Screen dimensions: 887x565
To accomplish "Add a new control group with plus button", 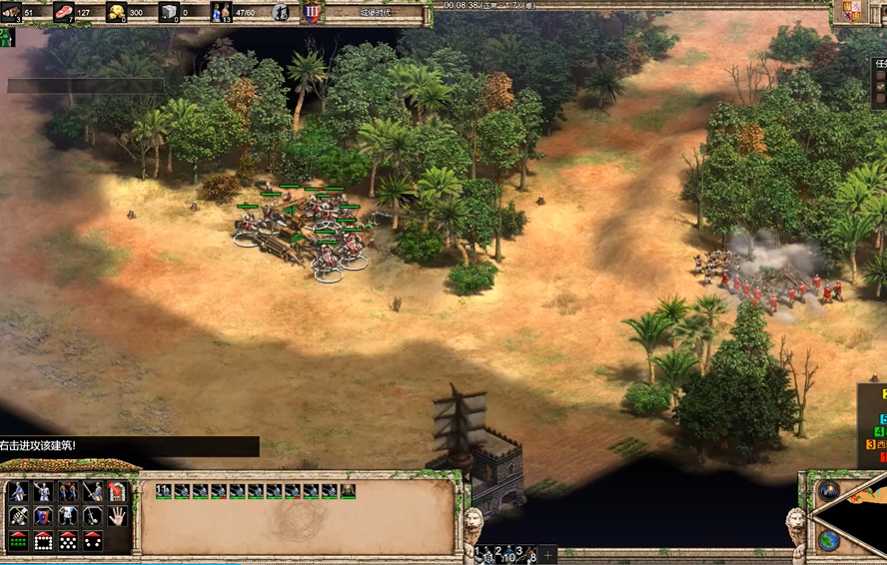I will (x=548, y=553).
